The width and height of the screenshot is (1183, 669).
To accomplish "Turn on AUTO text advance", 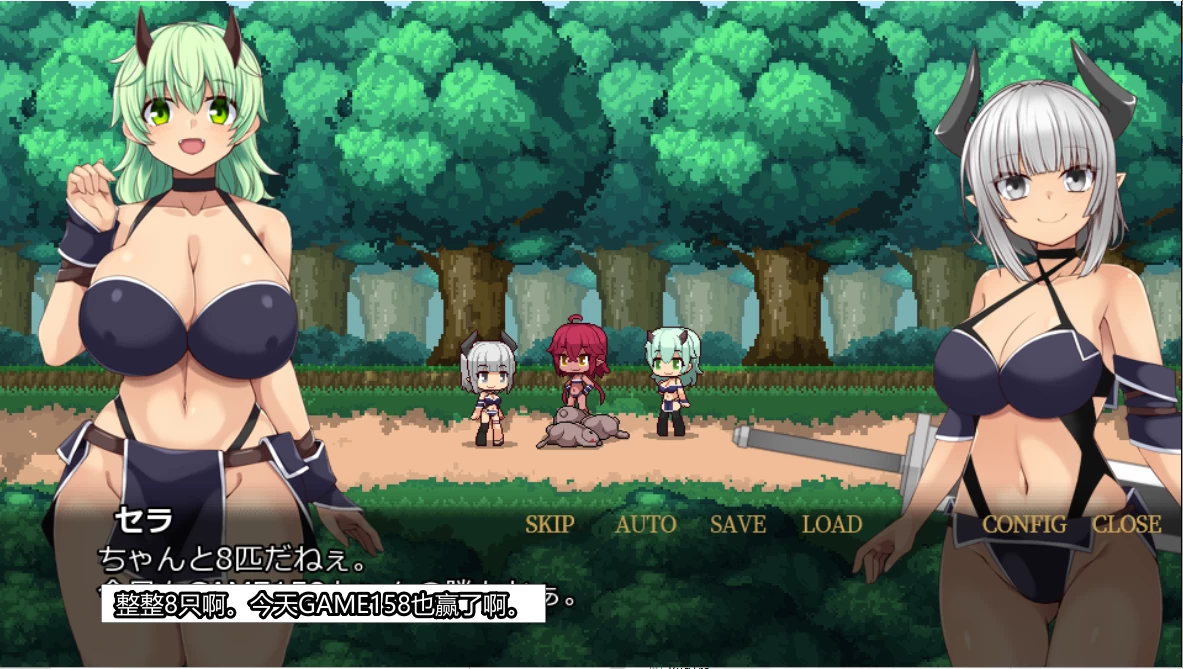I will [x=646, y=524].
